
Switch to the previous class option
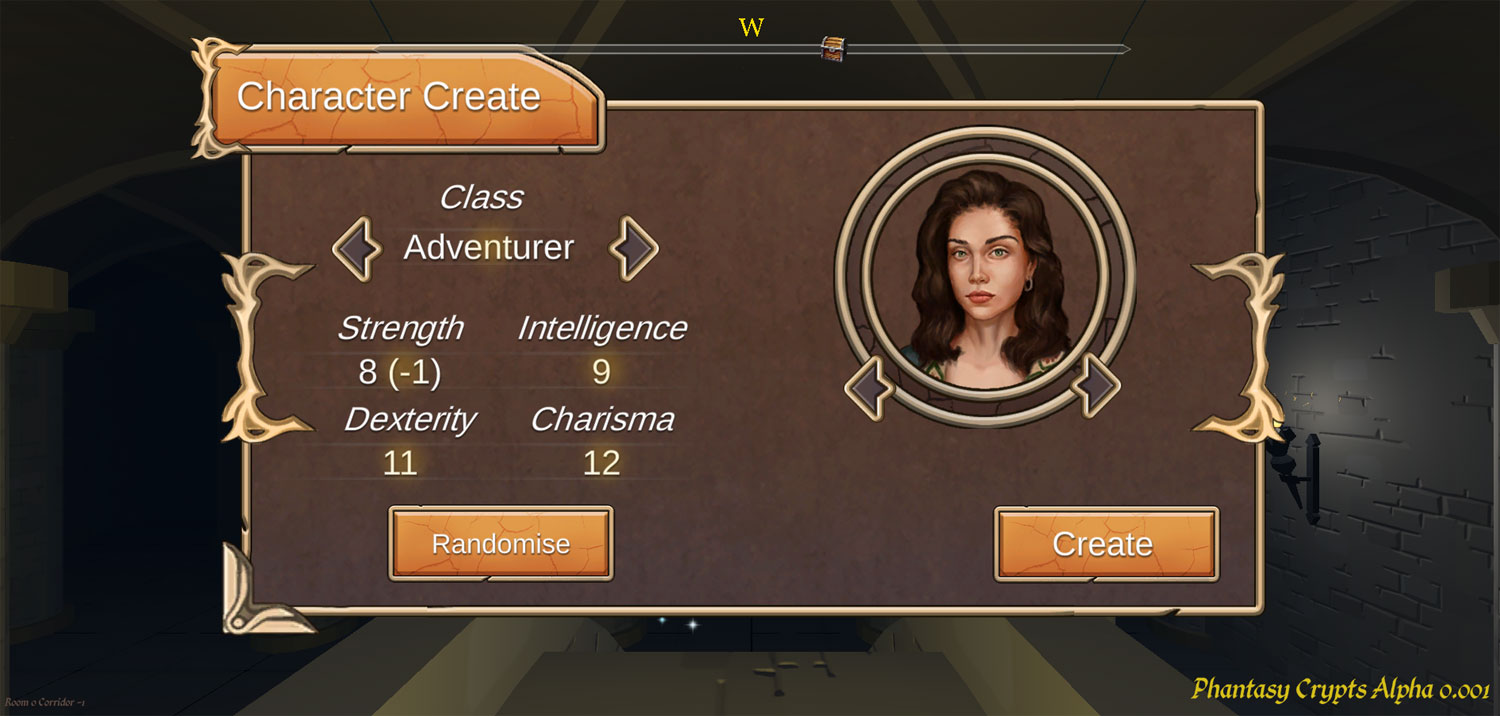pos(357,249)
